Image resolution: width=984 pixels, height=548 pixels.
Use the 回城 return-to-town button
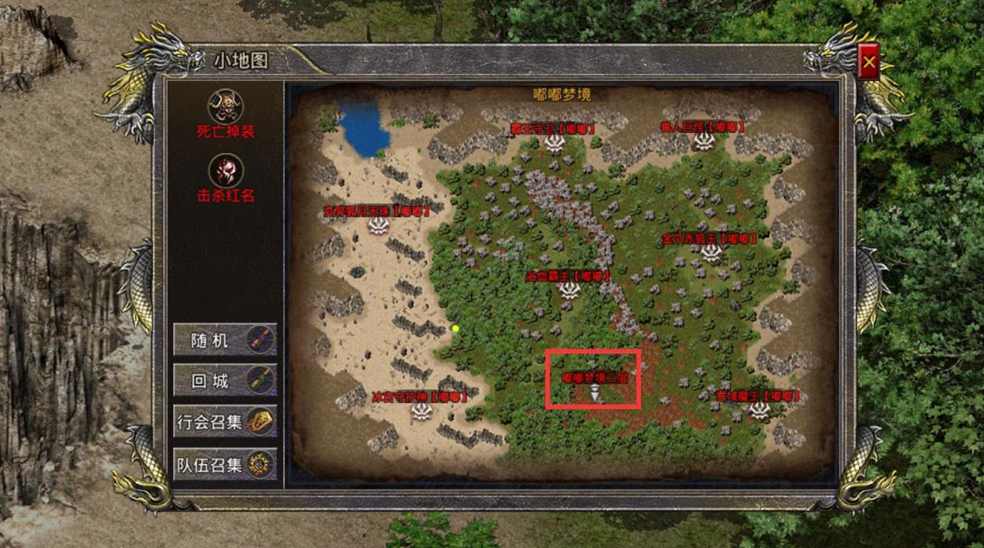tap(225, 381)
